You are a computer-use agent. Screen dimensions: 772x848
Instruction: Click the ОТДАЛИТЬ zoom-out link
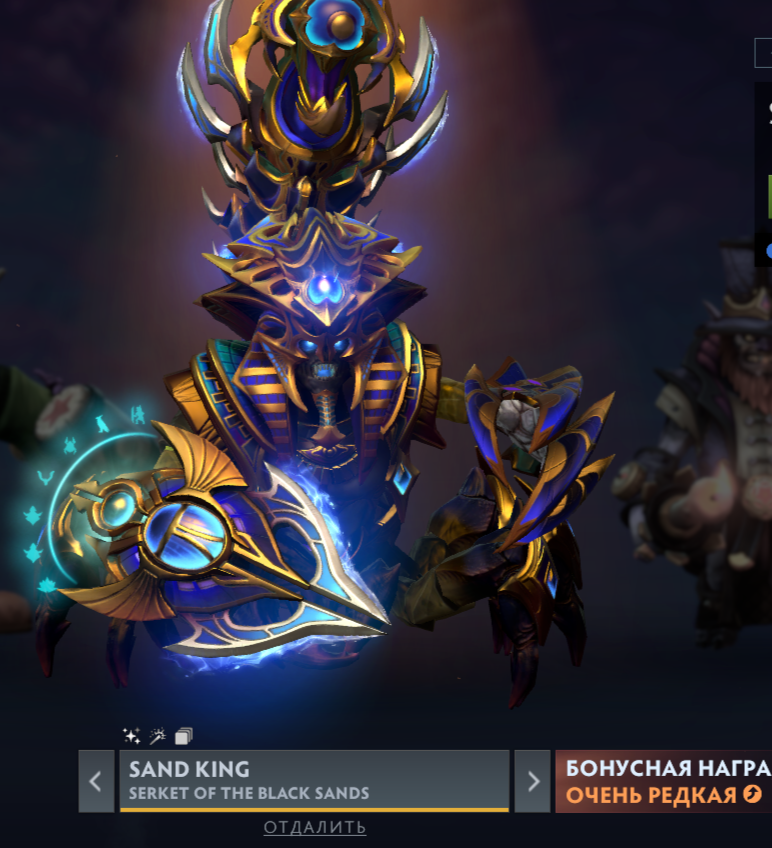315,827
